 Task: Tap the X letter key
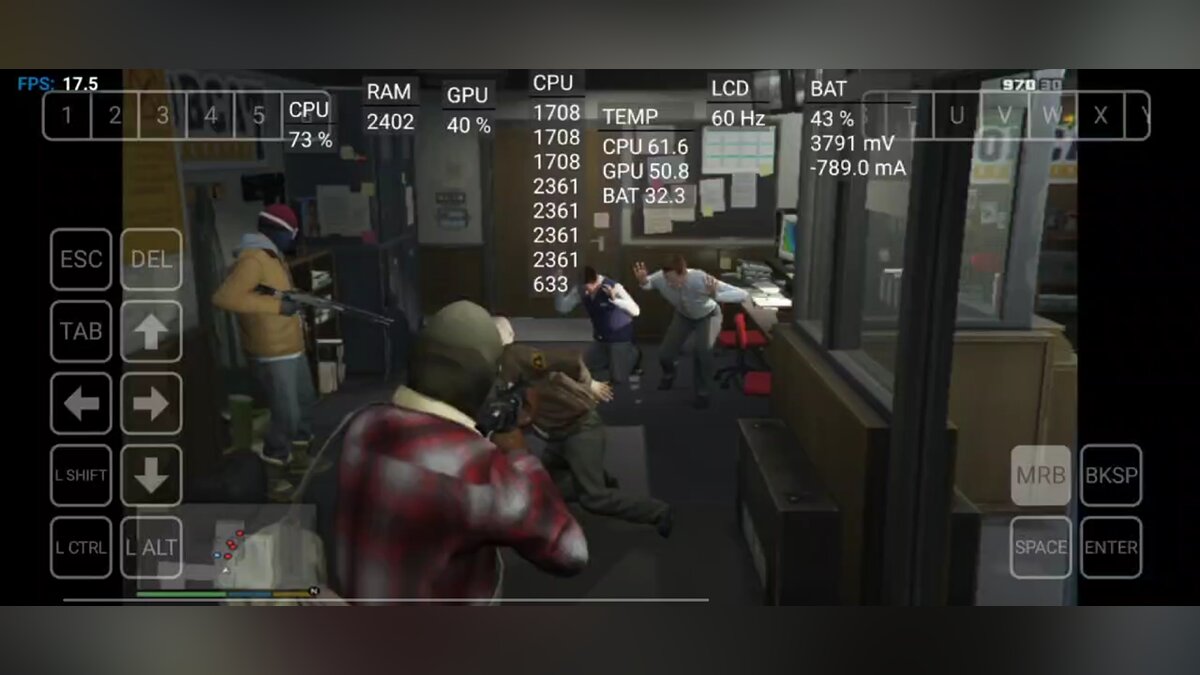(1101, 116)
